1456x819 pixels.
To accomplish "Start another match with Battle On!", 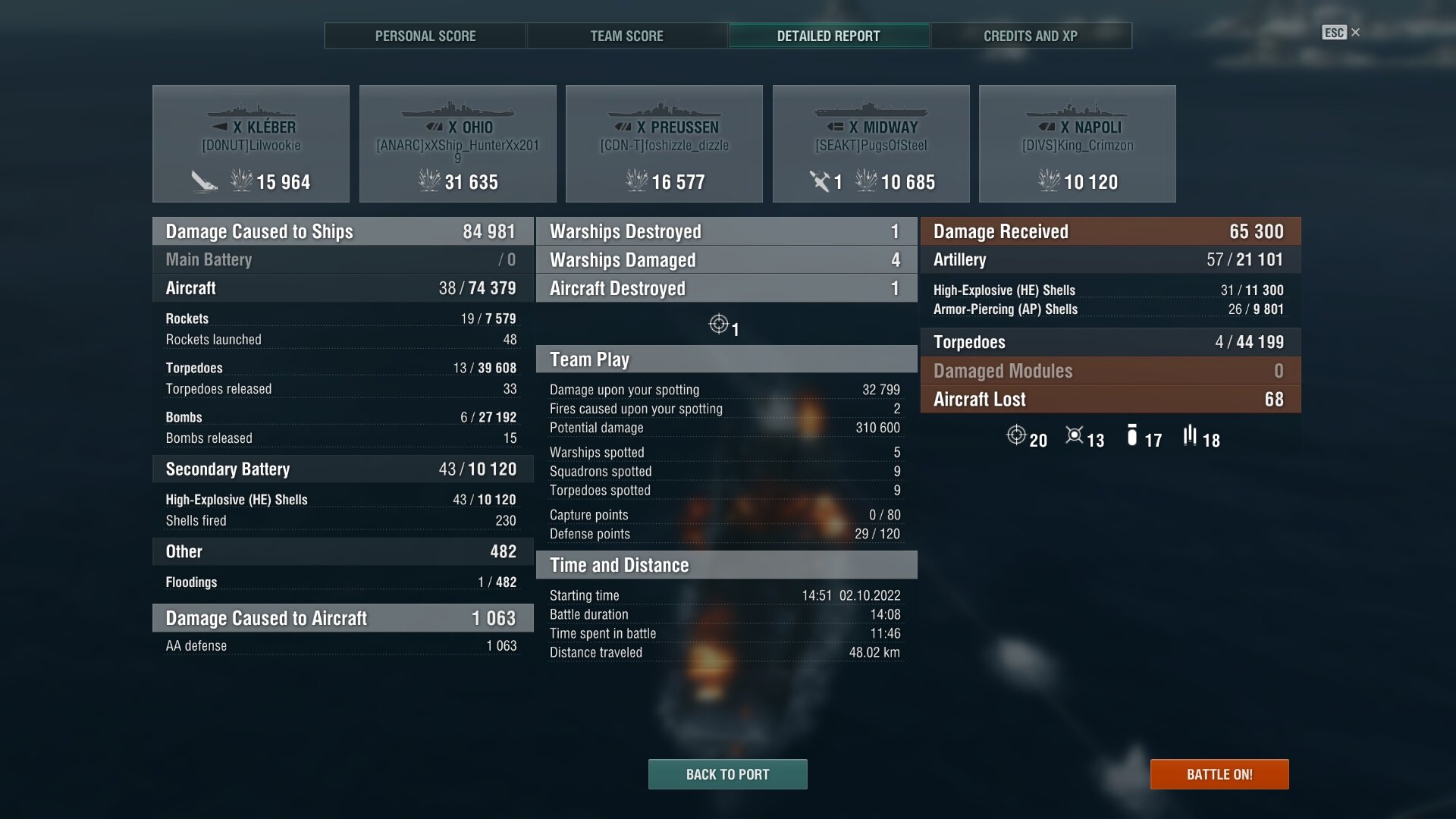I will point(1219,774).
